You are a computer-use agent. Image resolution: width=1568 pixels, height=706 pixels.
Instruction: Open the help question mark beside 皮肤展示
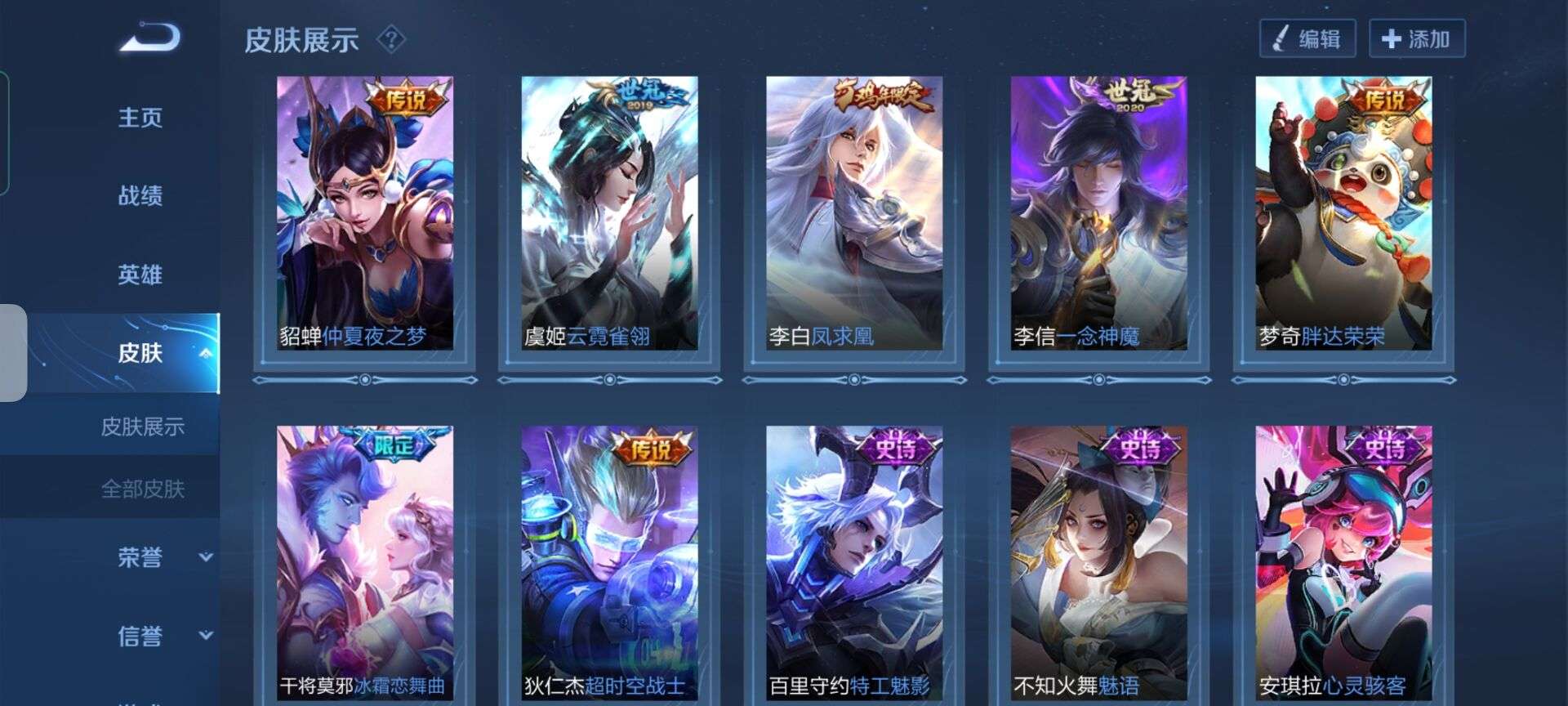[392, 40]
